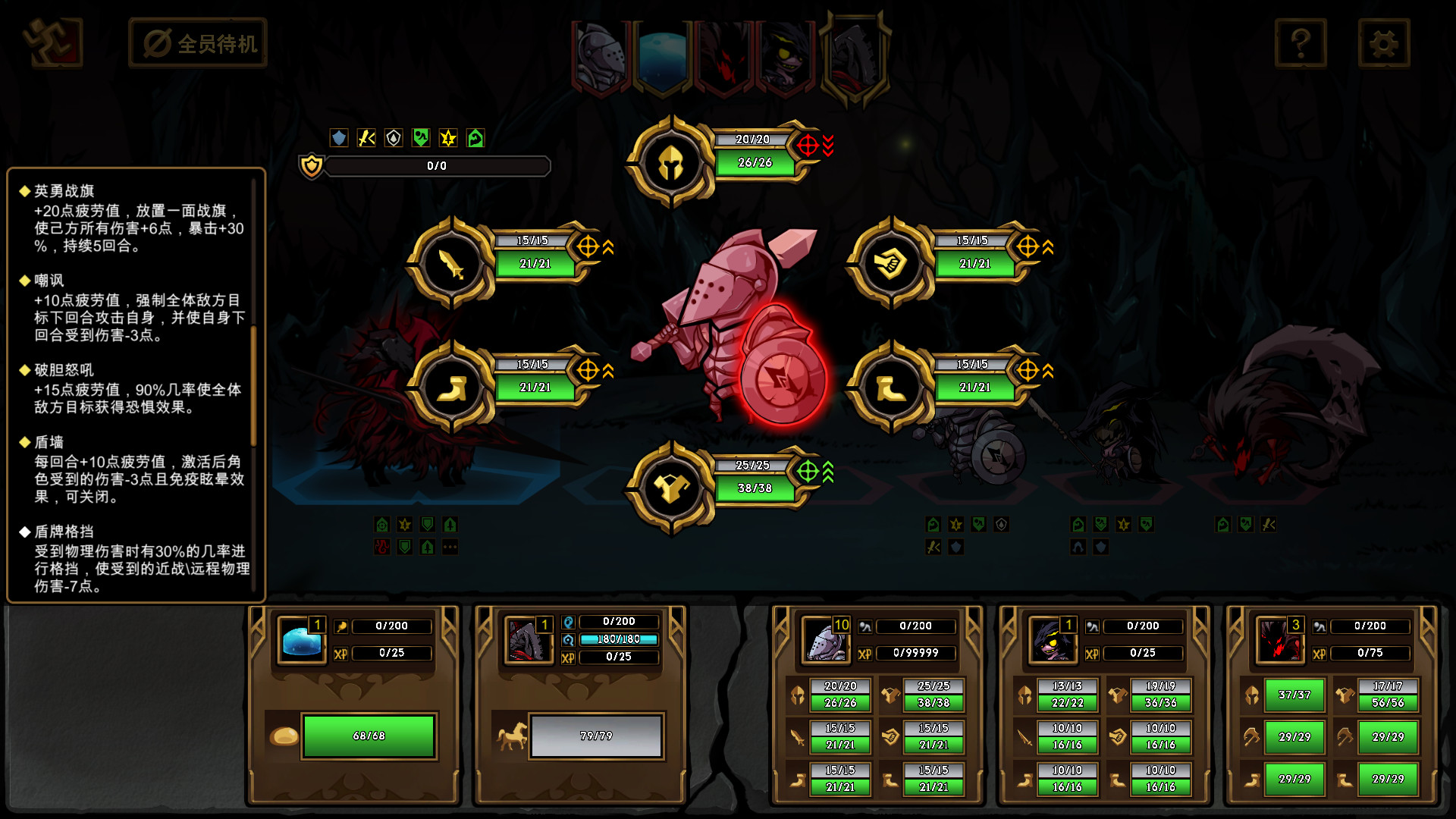Open the gear settings menu
This screenshot has width=1456, height=819.
tap(1383, 43)
